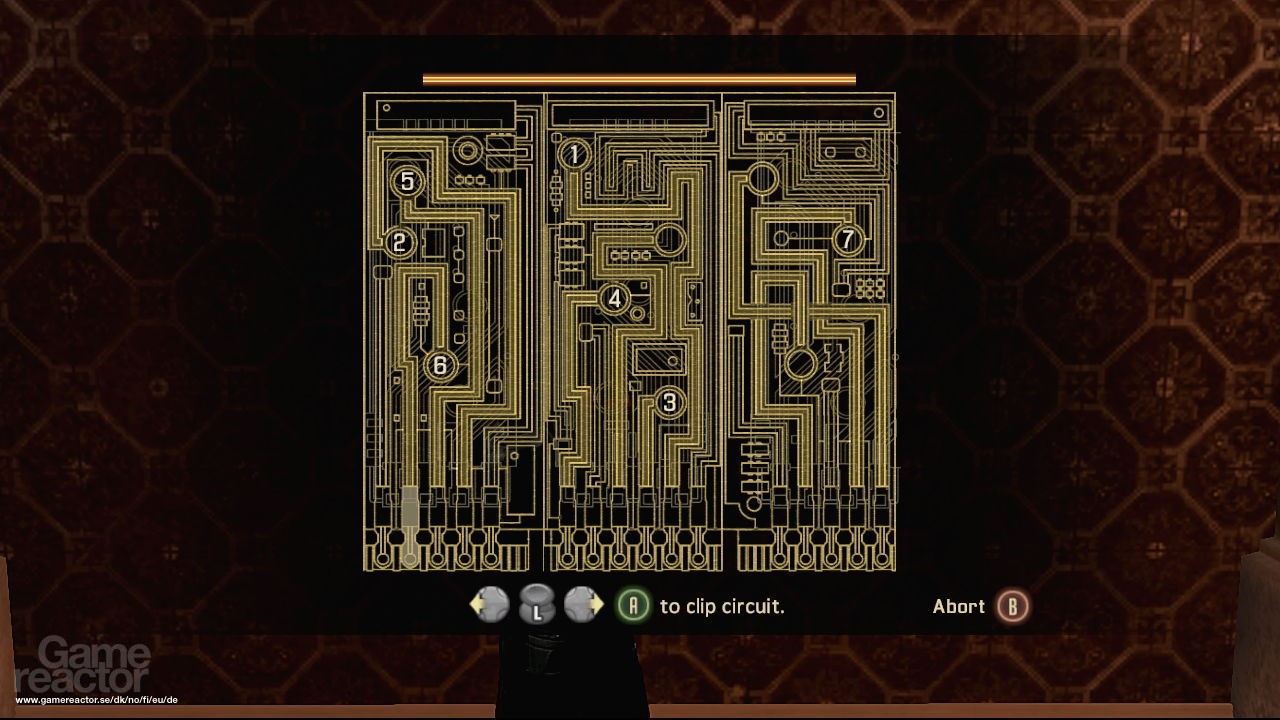Screen dimensions: 1280x720
Task: Select the node numbered 5
Action: pos(407,181)
